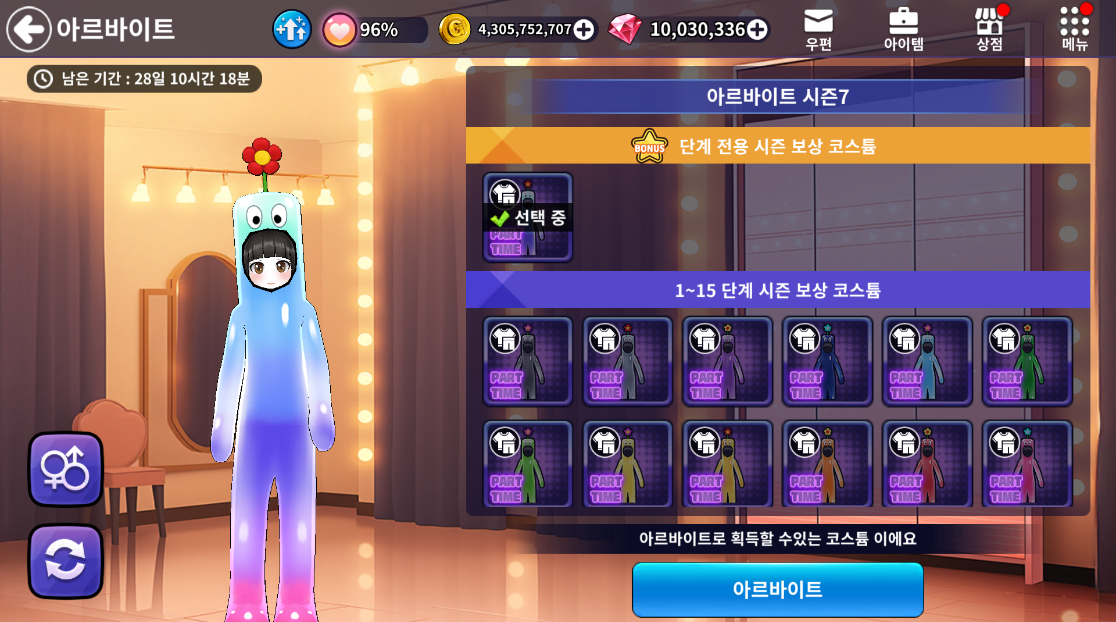Choose the dark green costume tile
The height and width of the screenshot is (622, 1116).
tap(1028, 361)
